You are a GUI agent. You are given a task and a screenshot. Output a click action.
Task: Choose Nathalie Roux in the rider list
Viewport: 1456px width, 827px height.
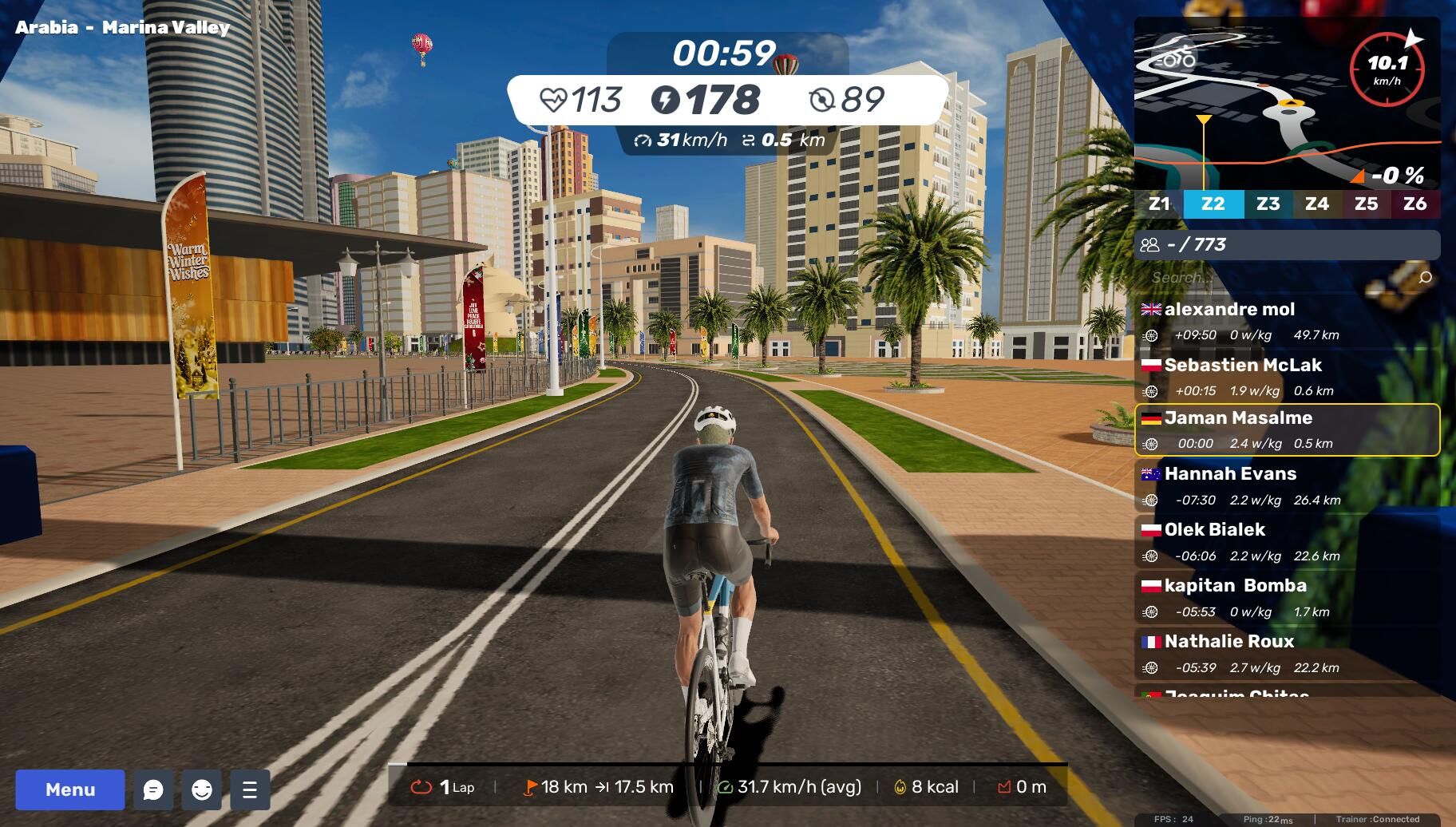pyautogui.click(x=1287, y=653)
